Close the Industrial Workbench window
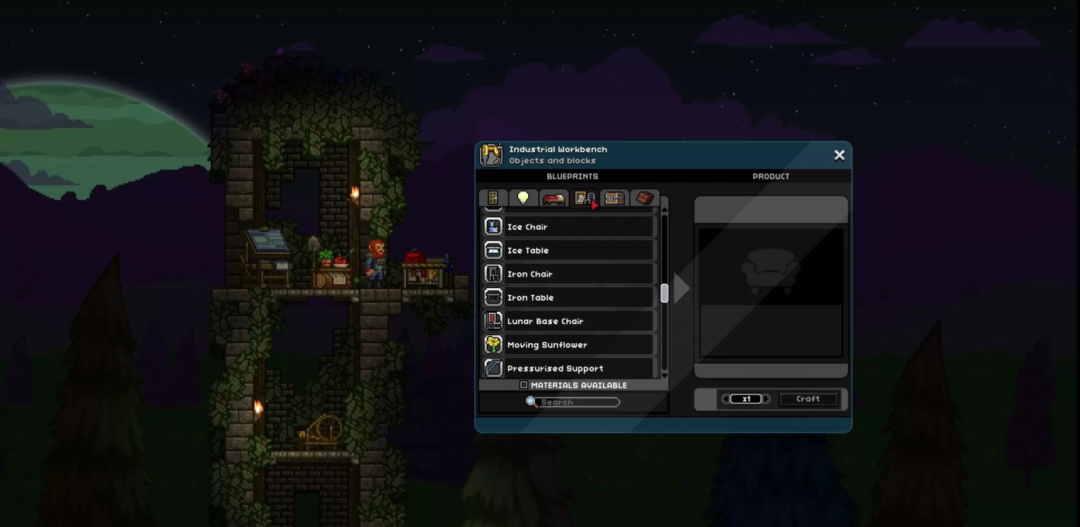Viewport: 1080px width, 527px height. [839, 155]
